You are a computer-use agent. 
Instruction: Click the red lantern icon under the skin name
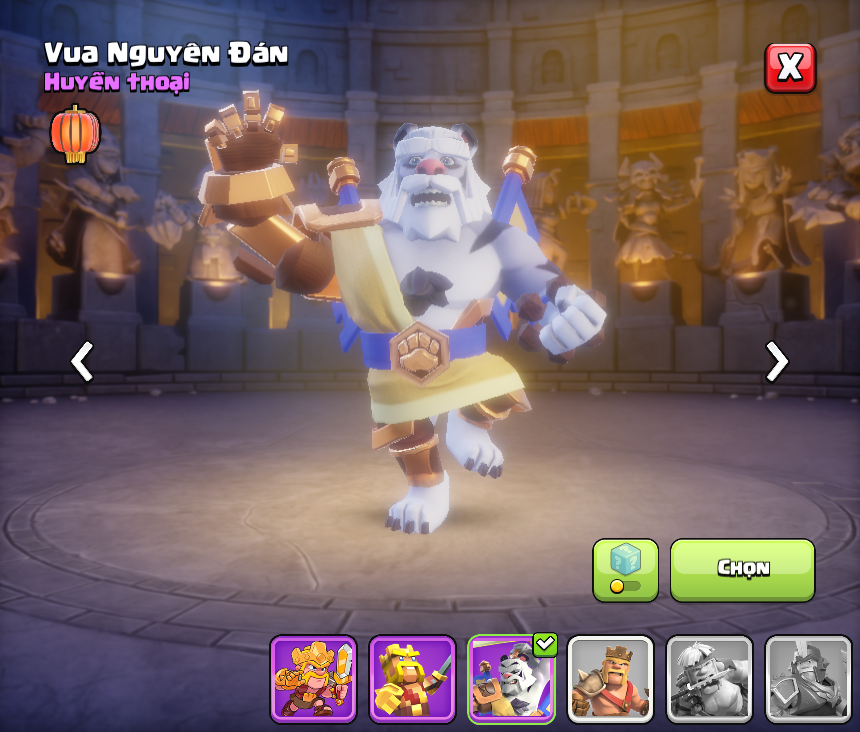tap(75, 134)
